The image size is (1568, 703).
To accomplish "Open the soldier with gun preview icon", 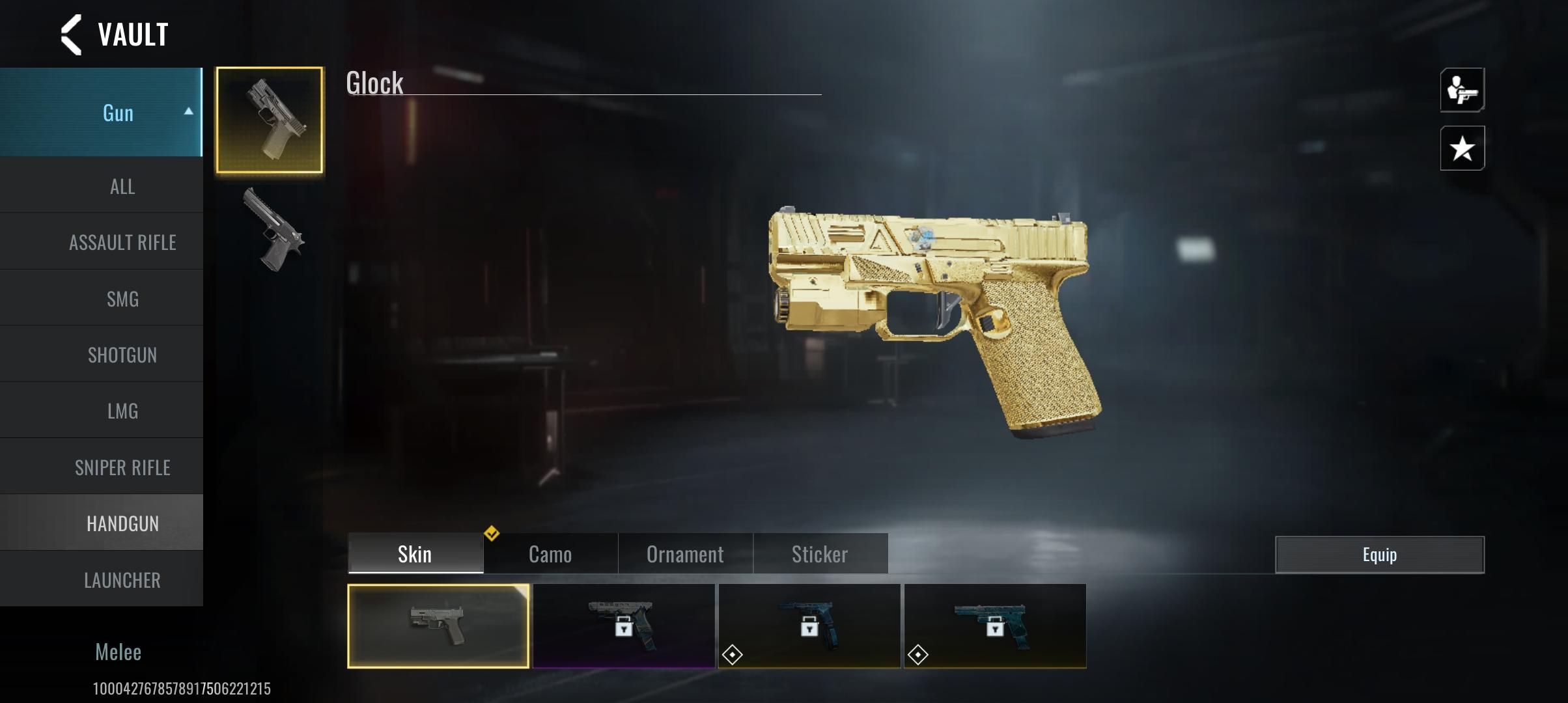I will pos(1462,90).
